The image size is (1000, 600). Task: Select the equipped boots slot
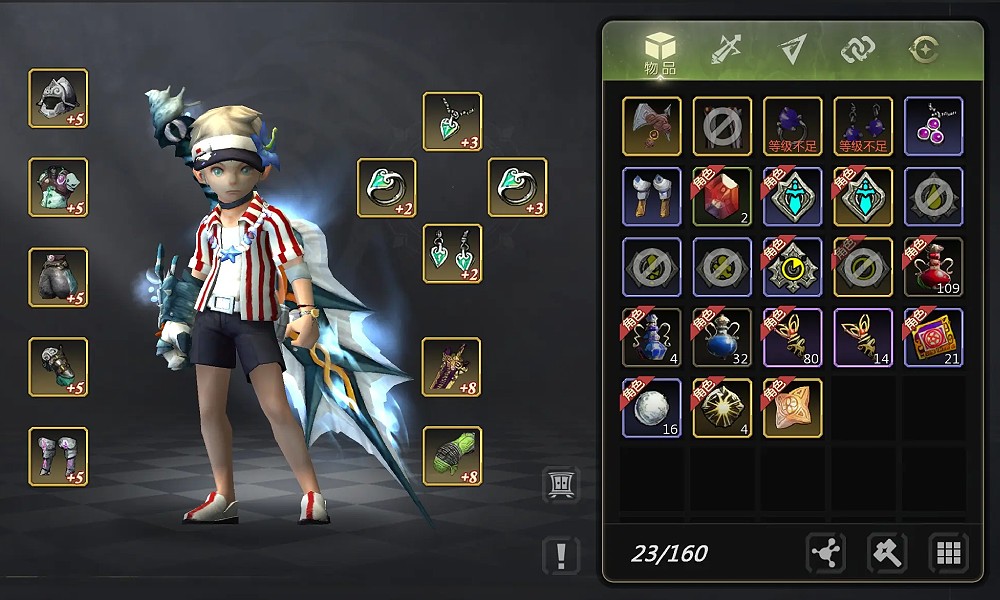pyautogui.click(x=58, y=456)
